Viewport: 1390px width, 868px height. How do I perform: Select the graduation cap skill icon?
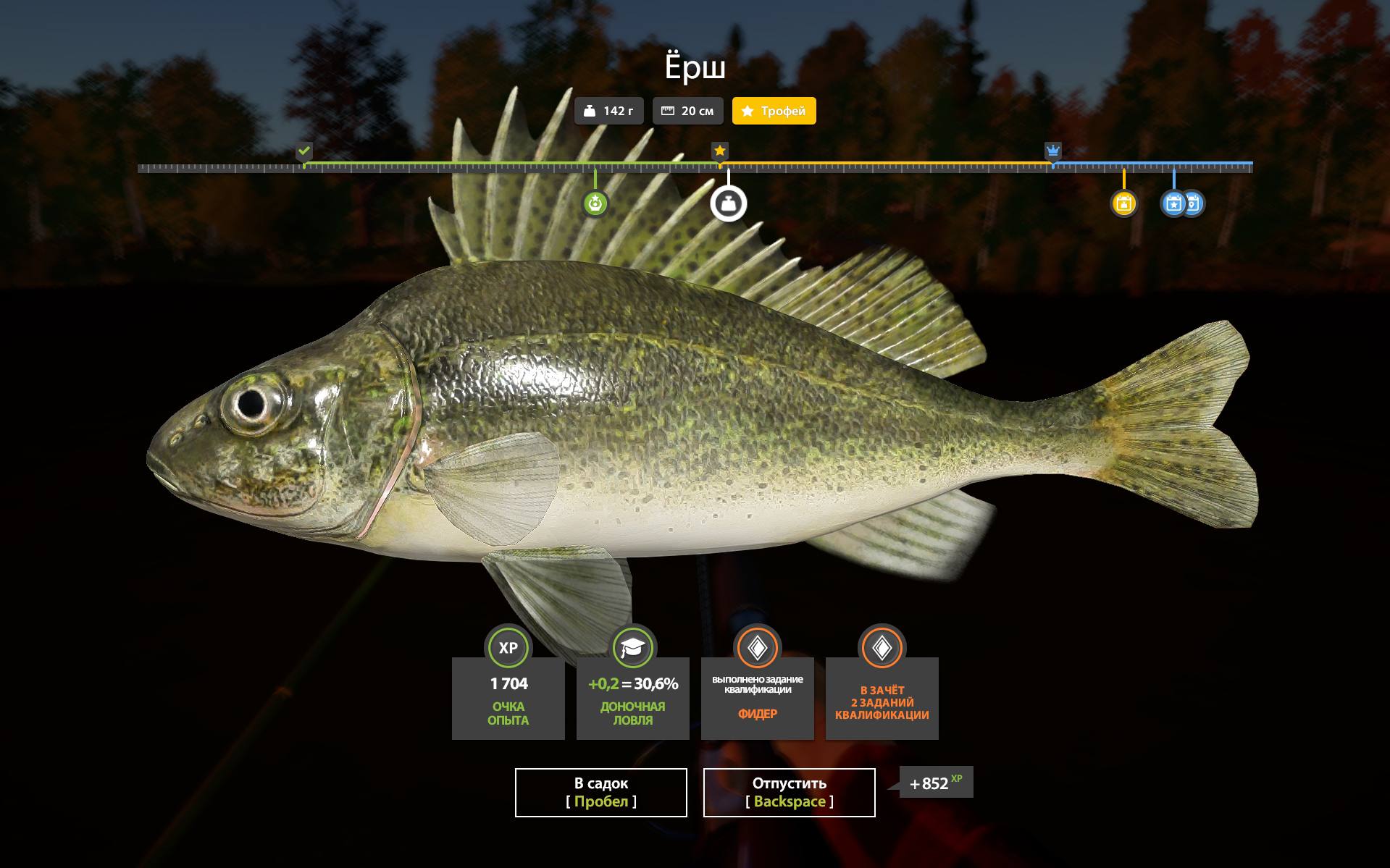632,648
